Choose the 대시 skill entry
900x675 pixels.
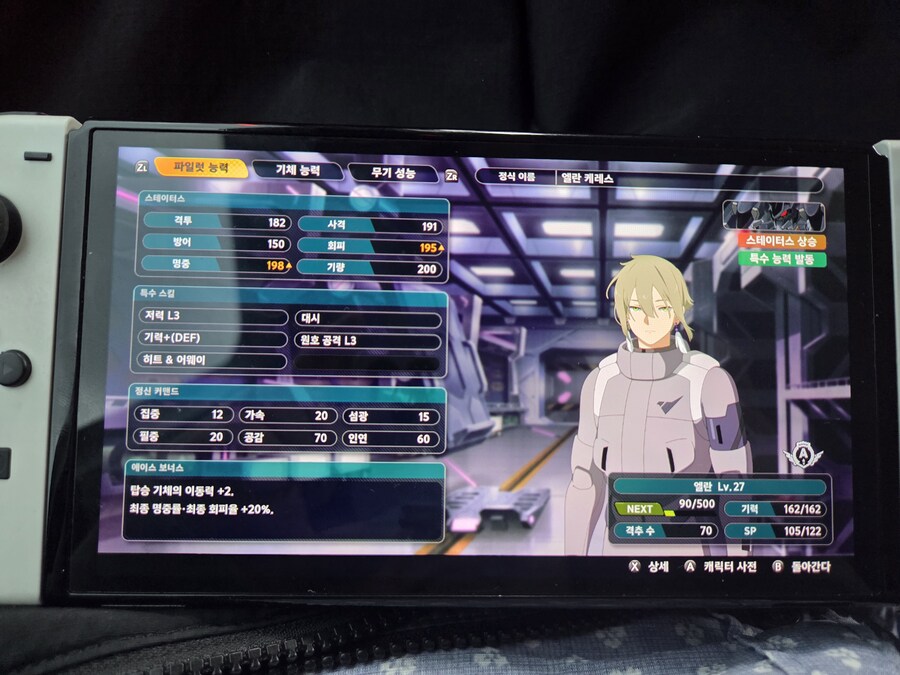coord(367,320)
